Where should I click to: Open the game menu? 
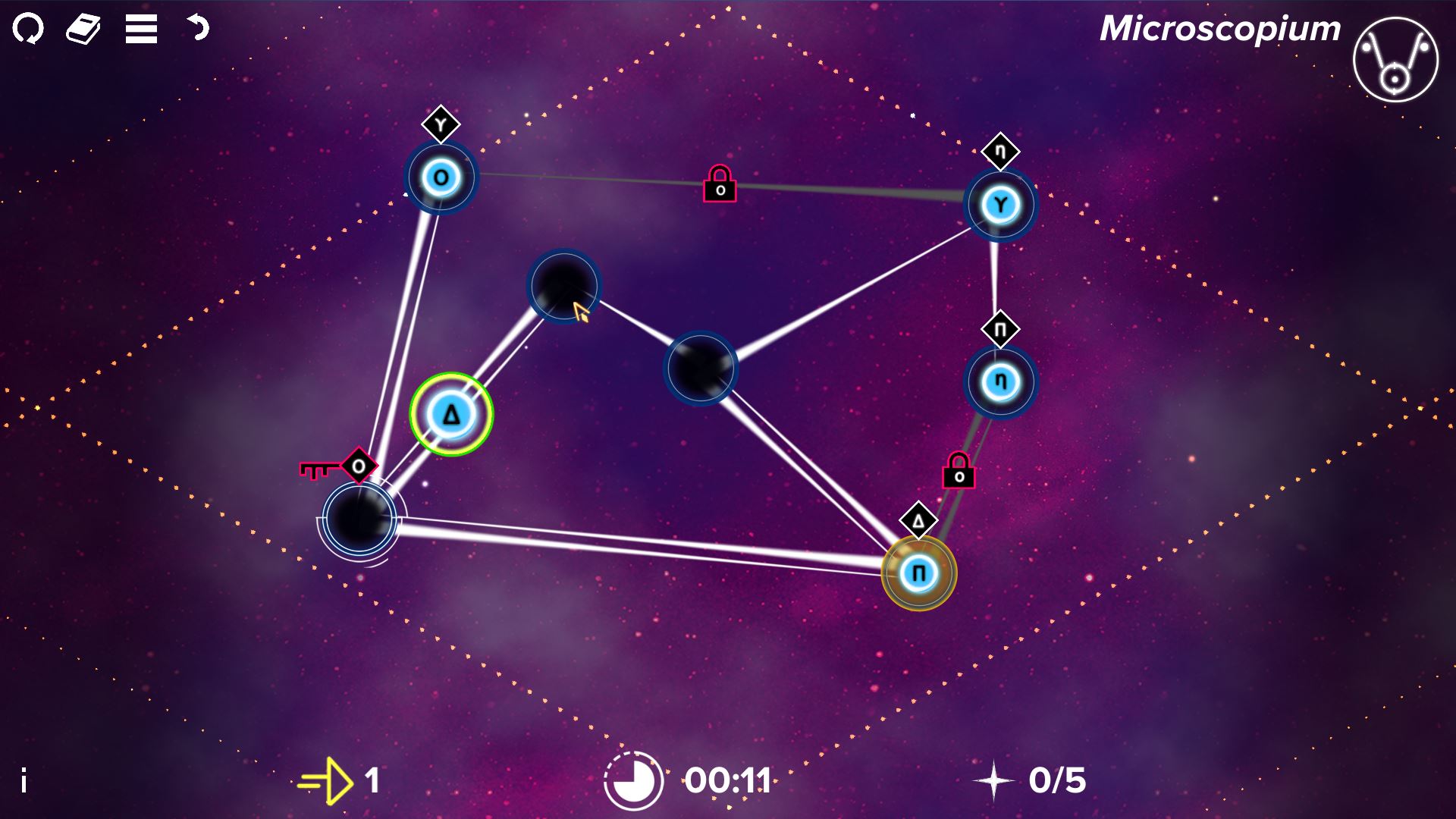pyautogui.click(x=140, y=29)
